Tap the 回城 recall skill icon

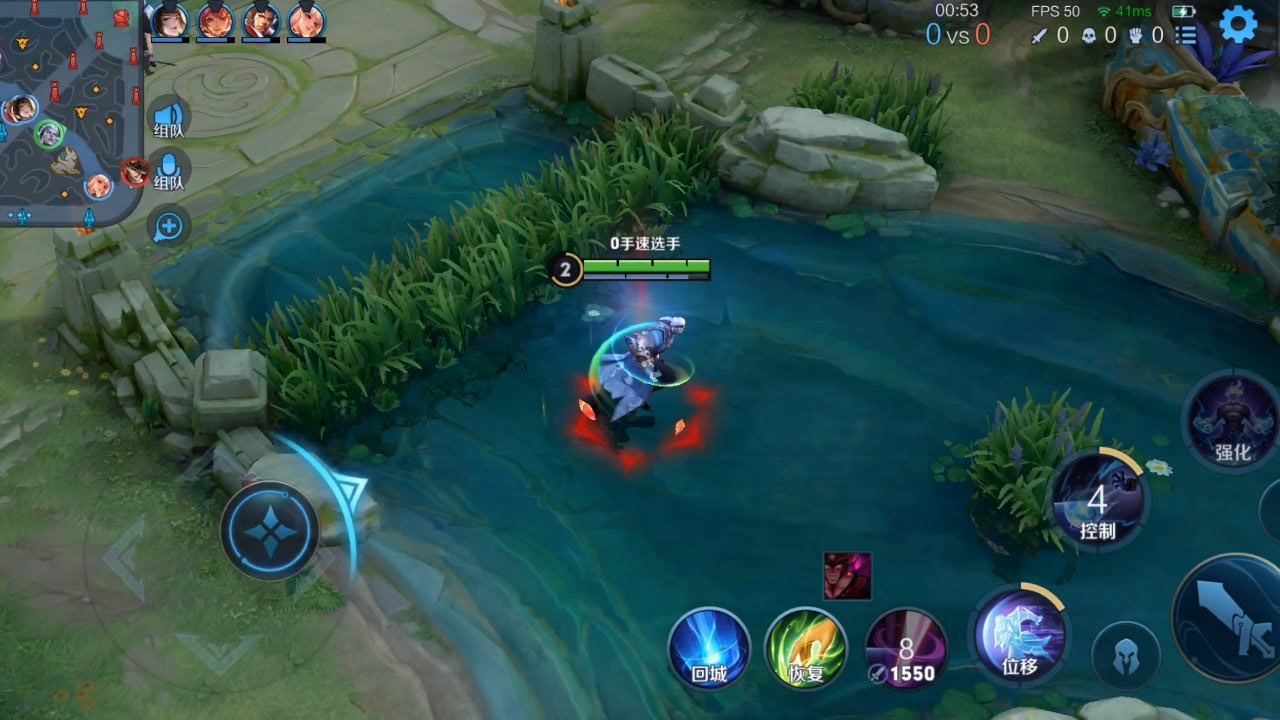coord(710,650)
